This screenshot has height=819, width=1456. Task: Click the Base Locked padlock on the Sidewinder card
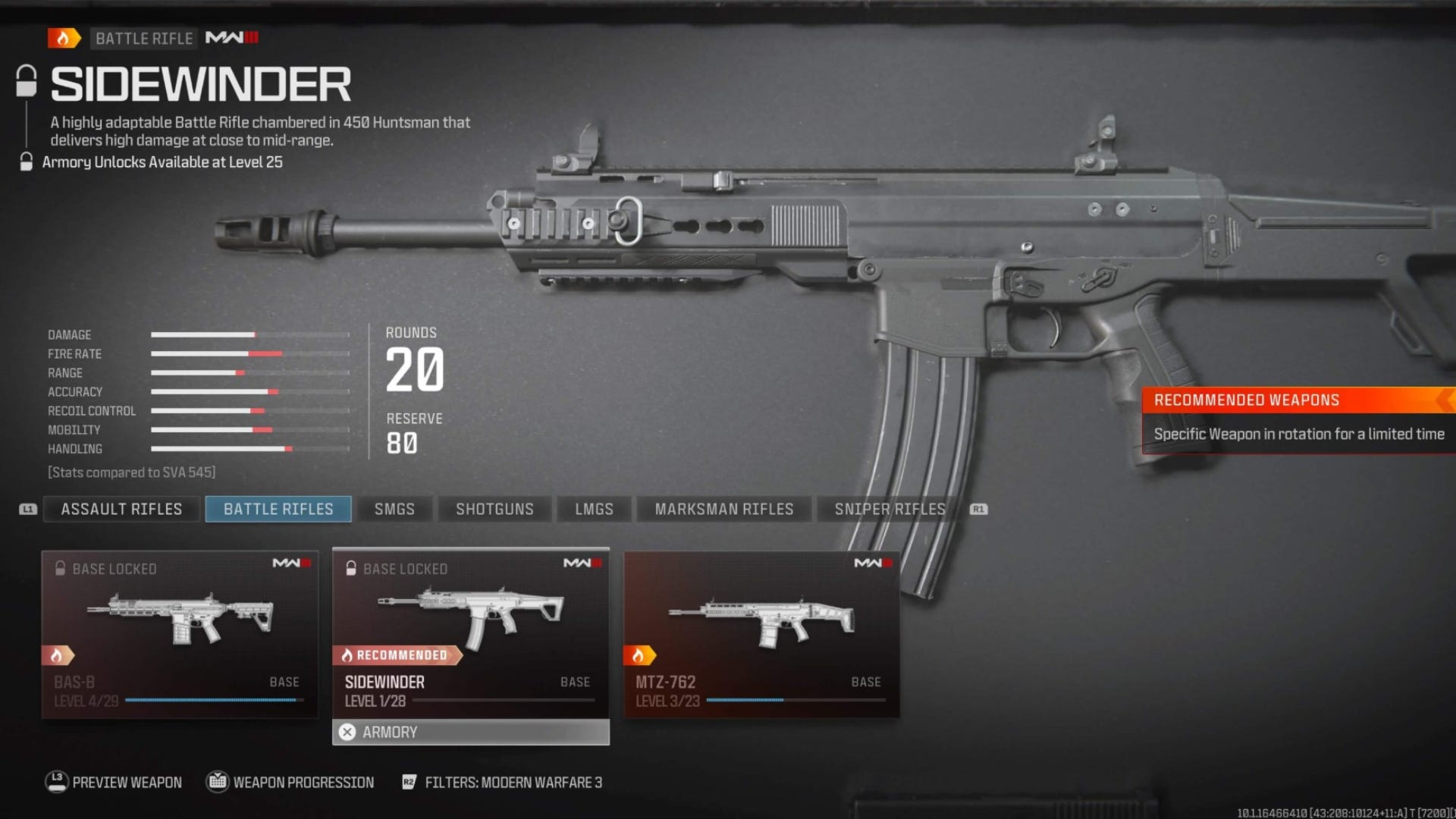(x=350, y=568)
